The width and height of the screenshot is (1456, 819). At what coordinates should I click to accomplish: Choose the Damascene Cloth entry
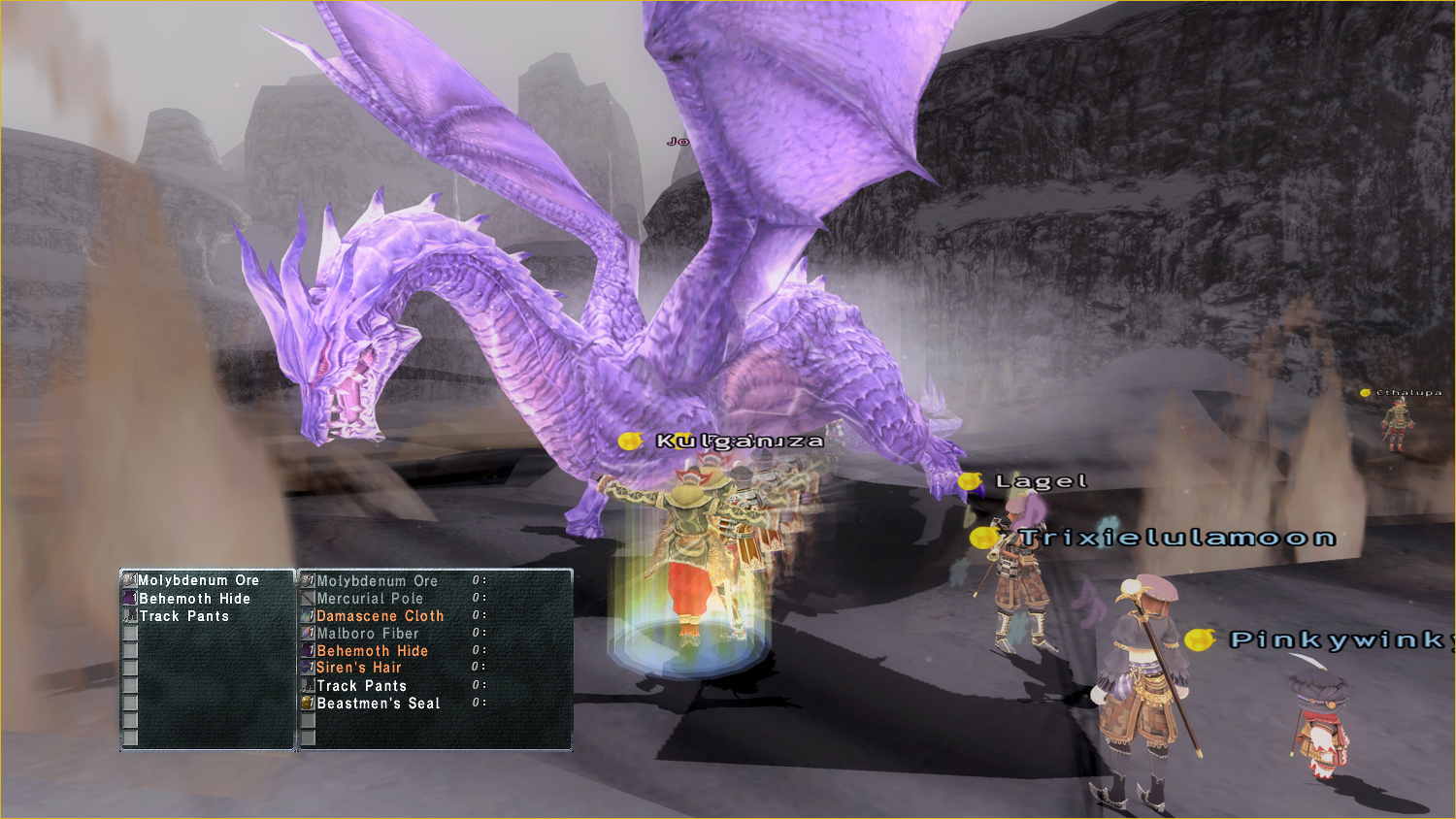click(380, 616)
